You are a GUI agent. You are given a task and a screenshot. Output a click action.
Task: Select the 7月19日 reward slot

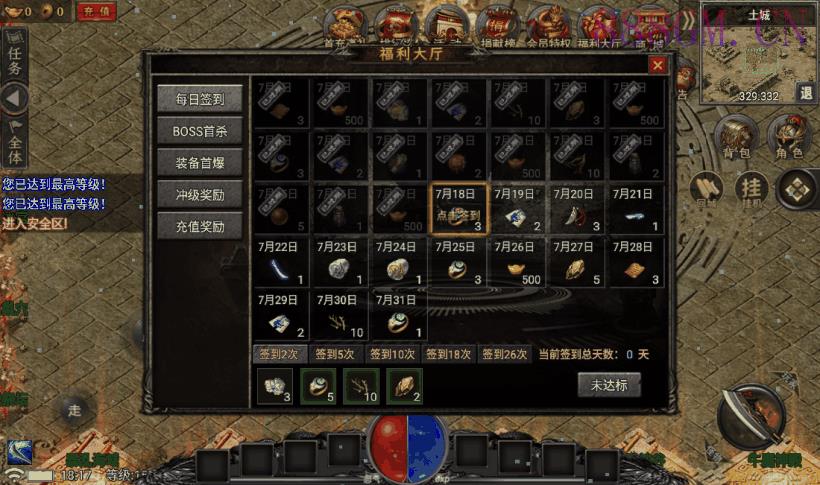click(x=518, y=209)
